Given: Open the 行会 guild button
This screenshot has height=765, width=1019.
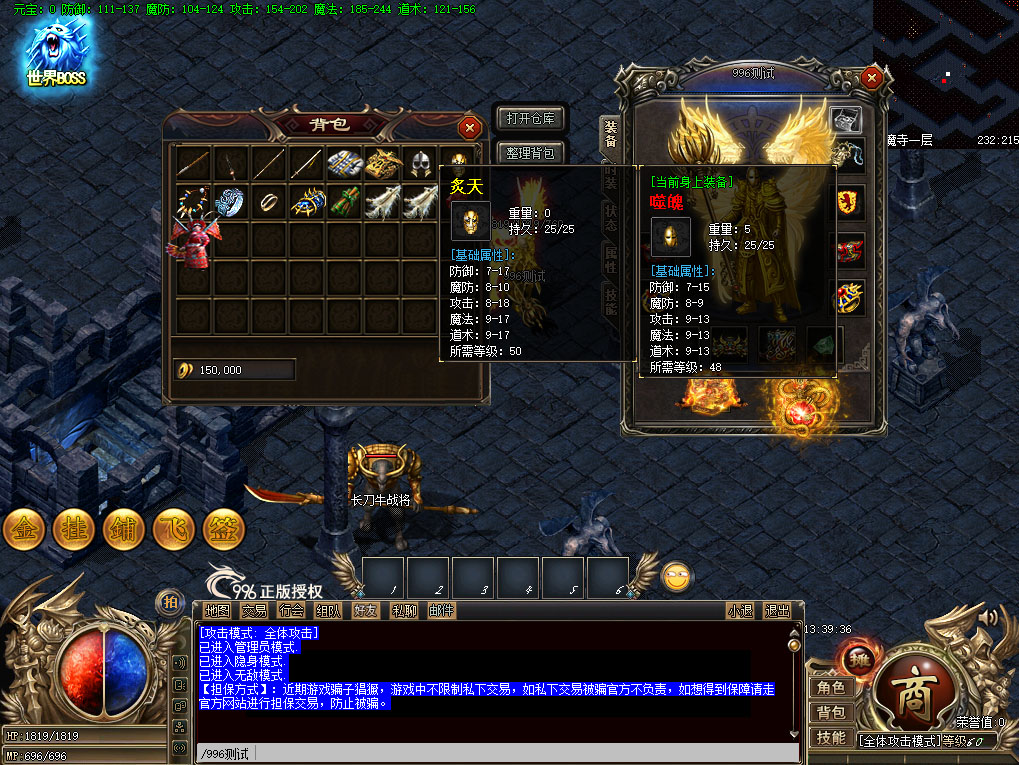Looking at the screenshot, I should [291, 610].
